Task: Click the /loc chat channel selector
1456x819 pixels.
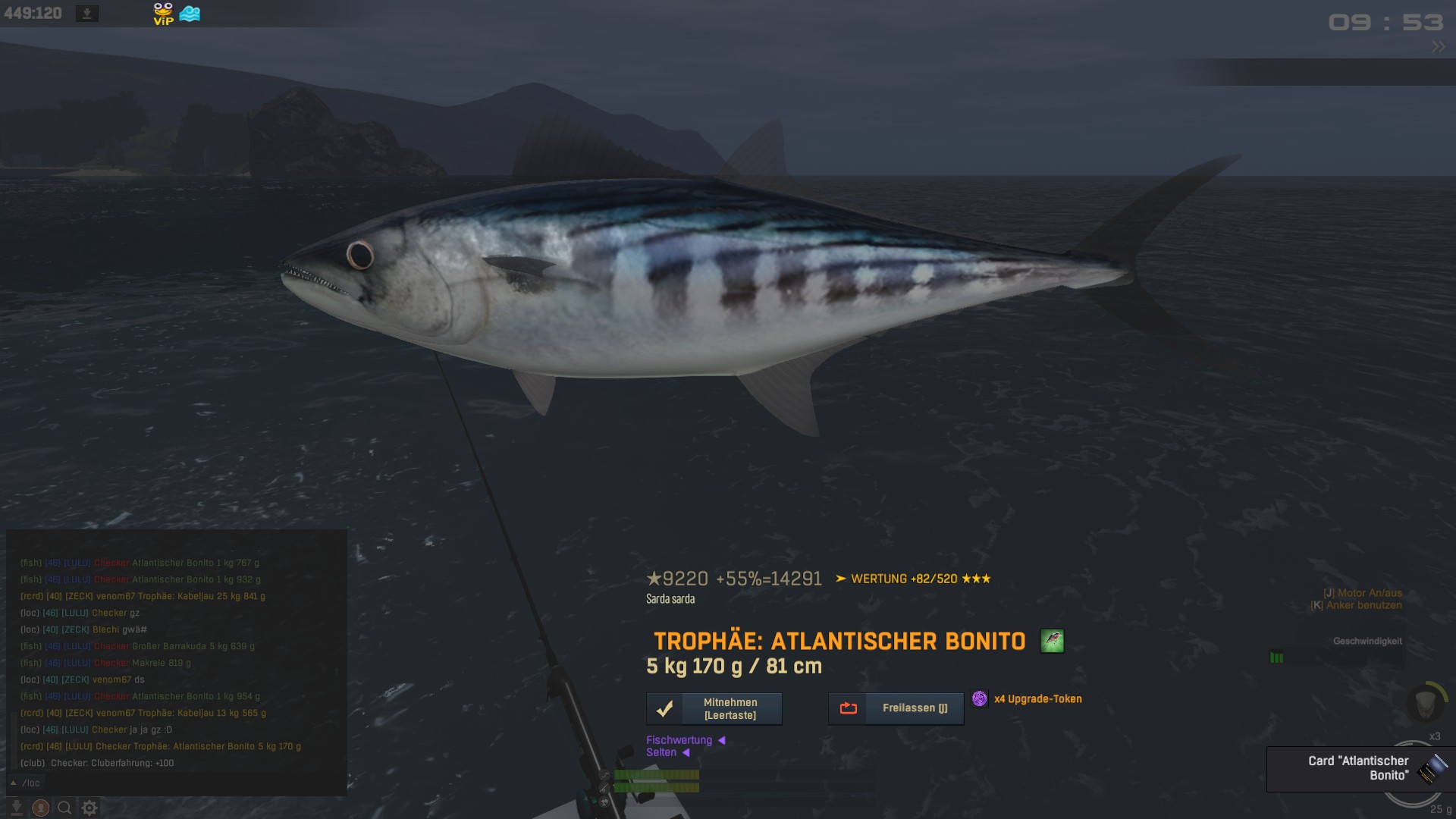Action: (x=27, y=783)
